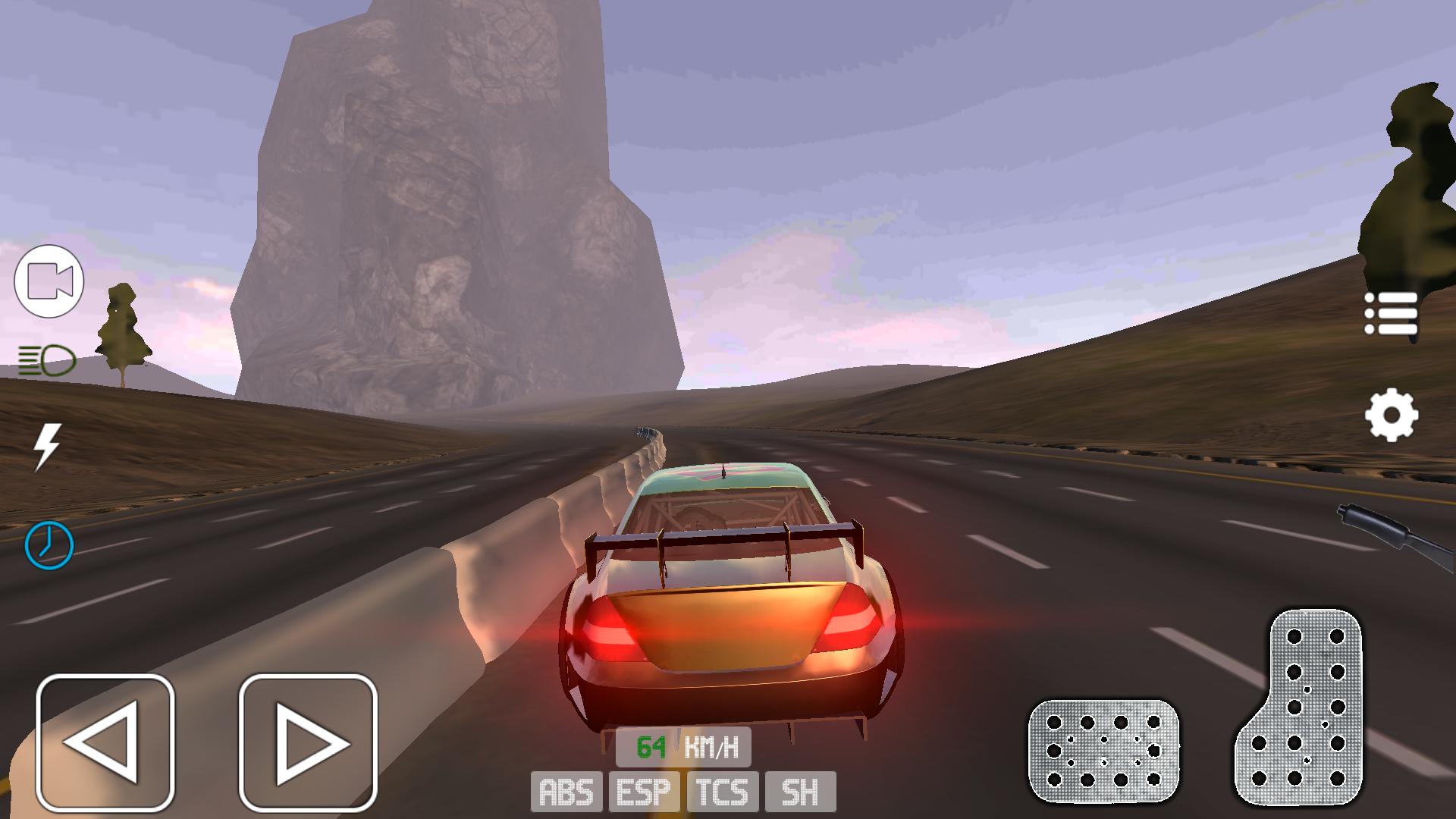Toggle the headlights icon
1456x819 pixels.
pyautogui.click(x=47, y=361)
